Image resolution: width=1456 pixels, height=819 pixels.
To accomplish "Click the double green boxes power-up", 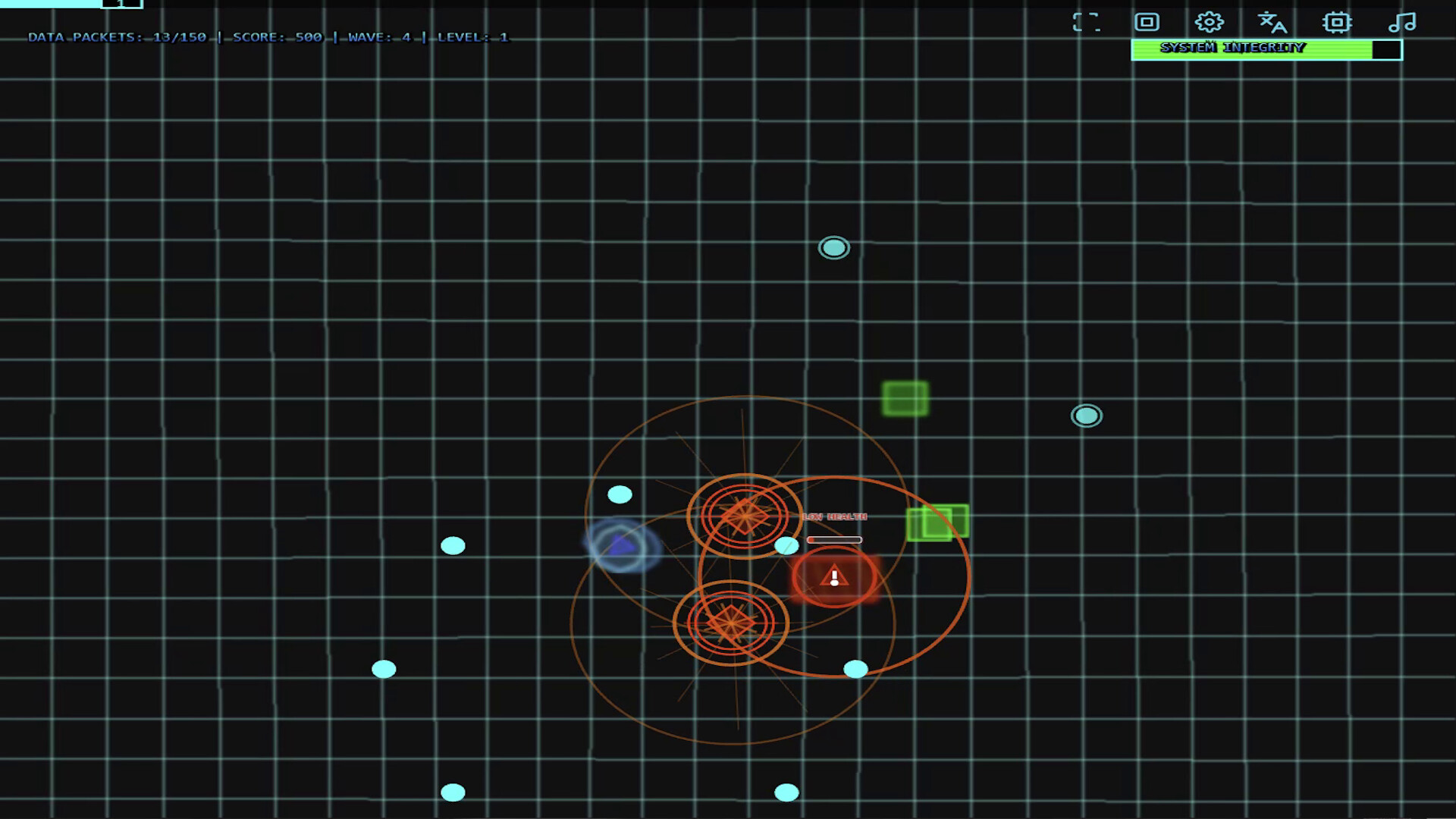I will pos(938,522).
